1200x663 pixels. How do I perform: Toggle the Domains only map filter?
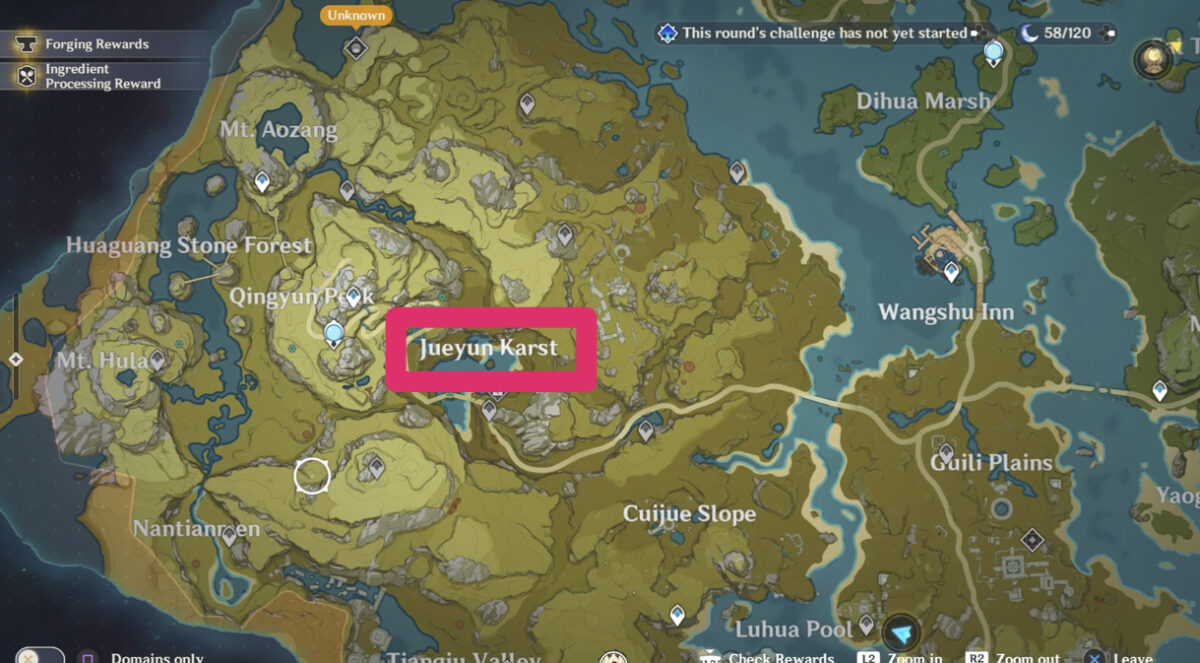87,656
